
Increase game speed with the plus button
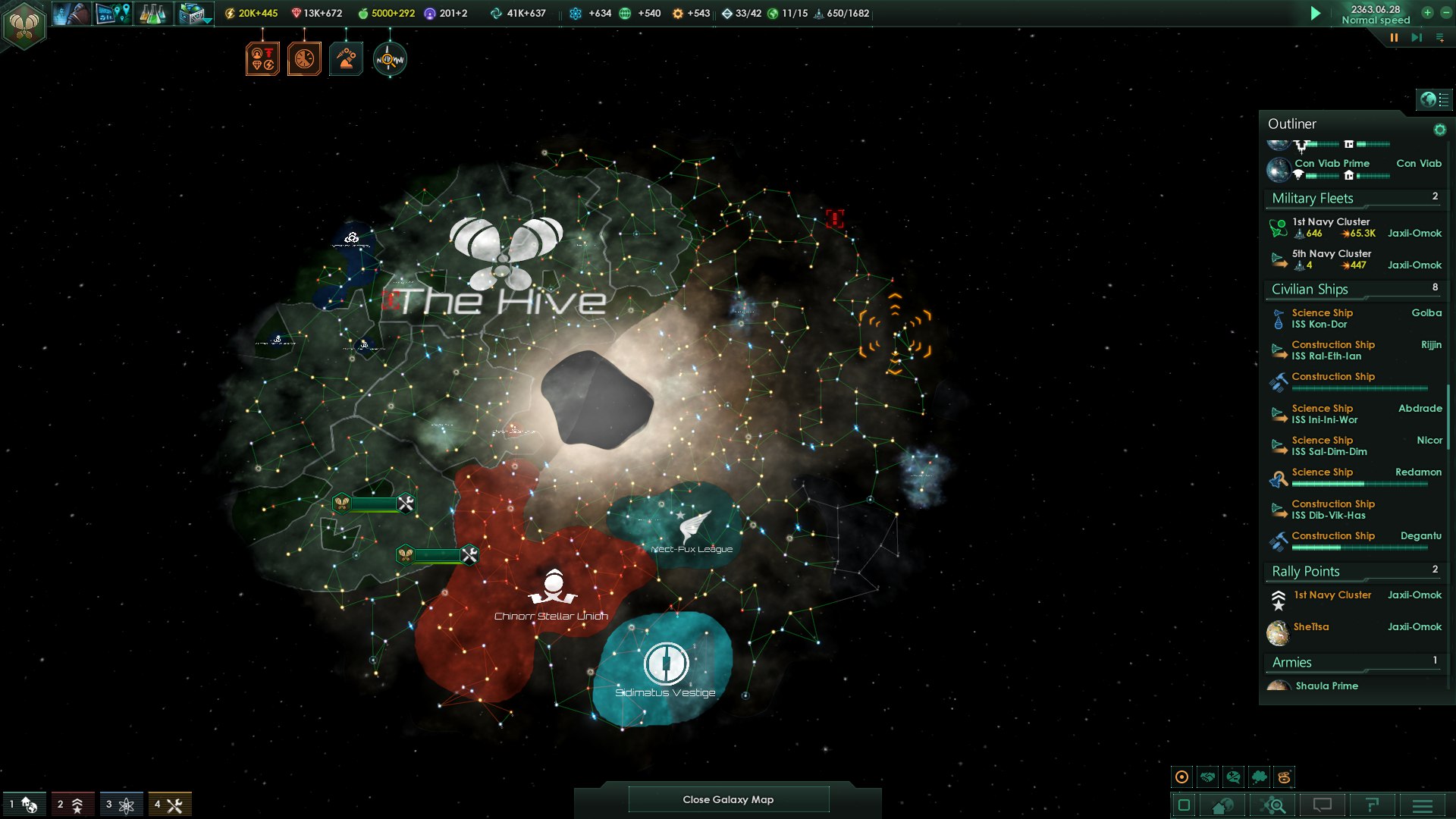[x=1427, y=12]
